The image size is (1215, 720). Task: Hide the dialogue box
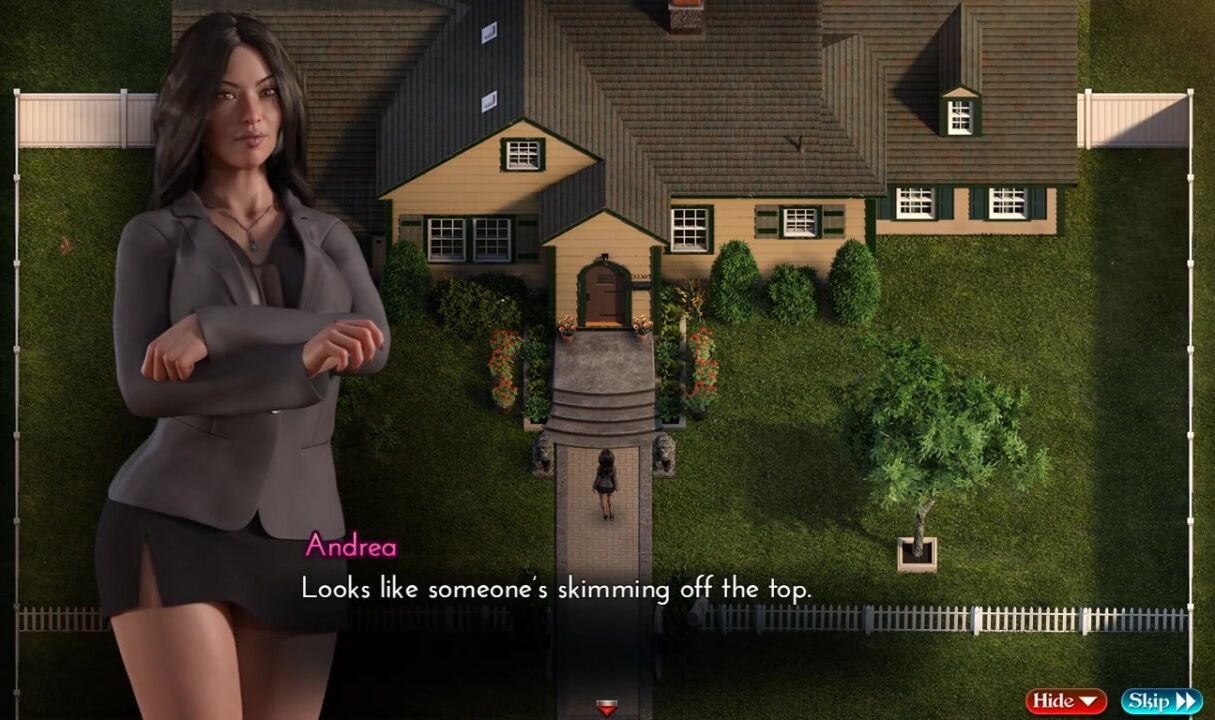(x=1065, y=701)
